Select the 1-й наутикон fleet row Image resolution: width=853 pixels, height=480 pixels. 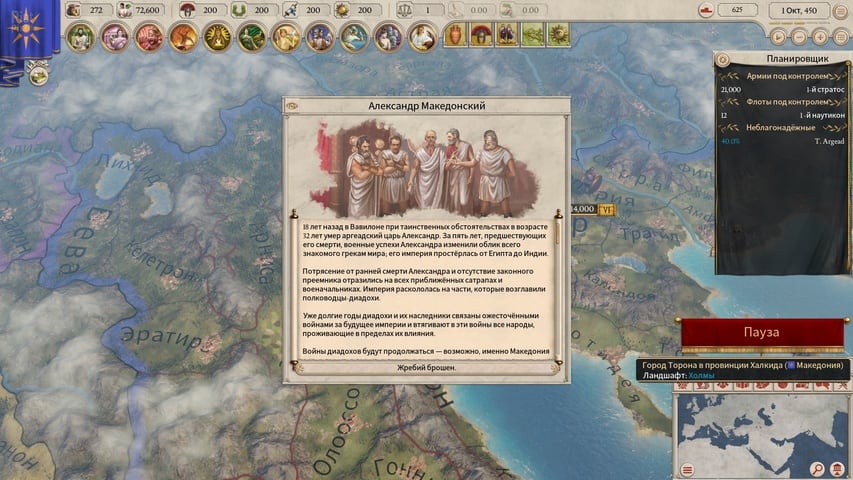coord(781,115)
